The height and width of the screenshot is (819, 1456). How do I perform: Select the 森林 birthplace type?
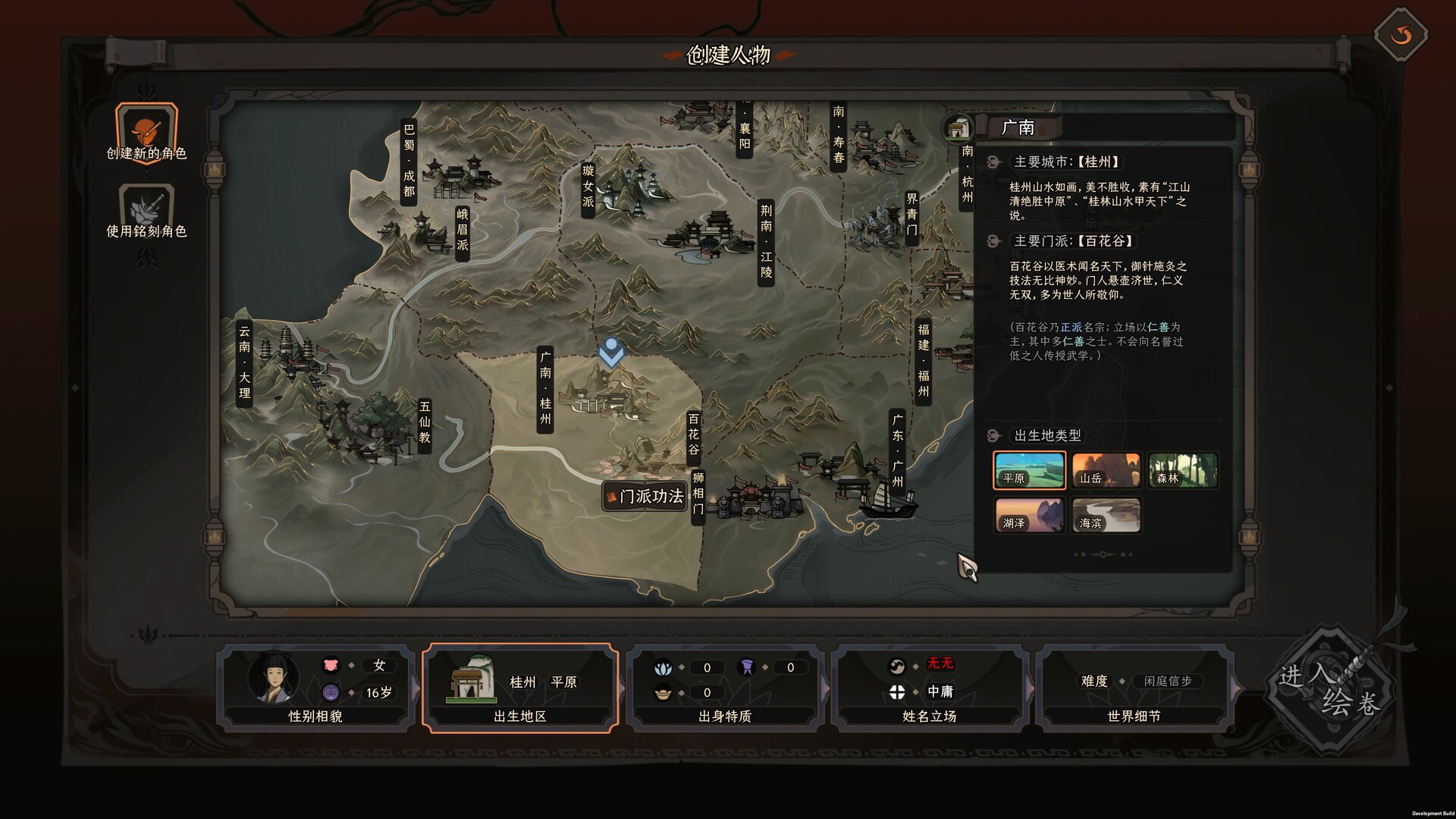tap(1183, 470)
